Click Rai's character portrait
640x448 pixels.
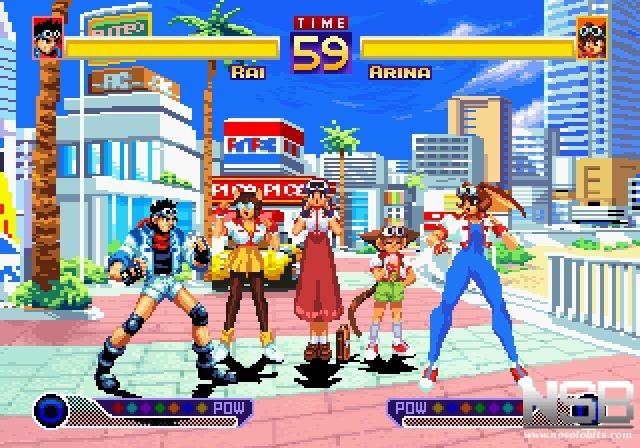click(x=47, y=37)
